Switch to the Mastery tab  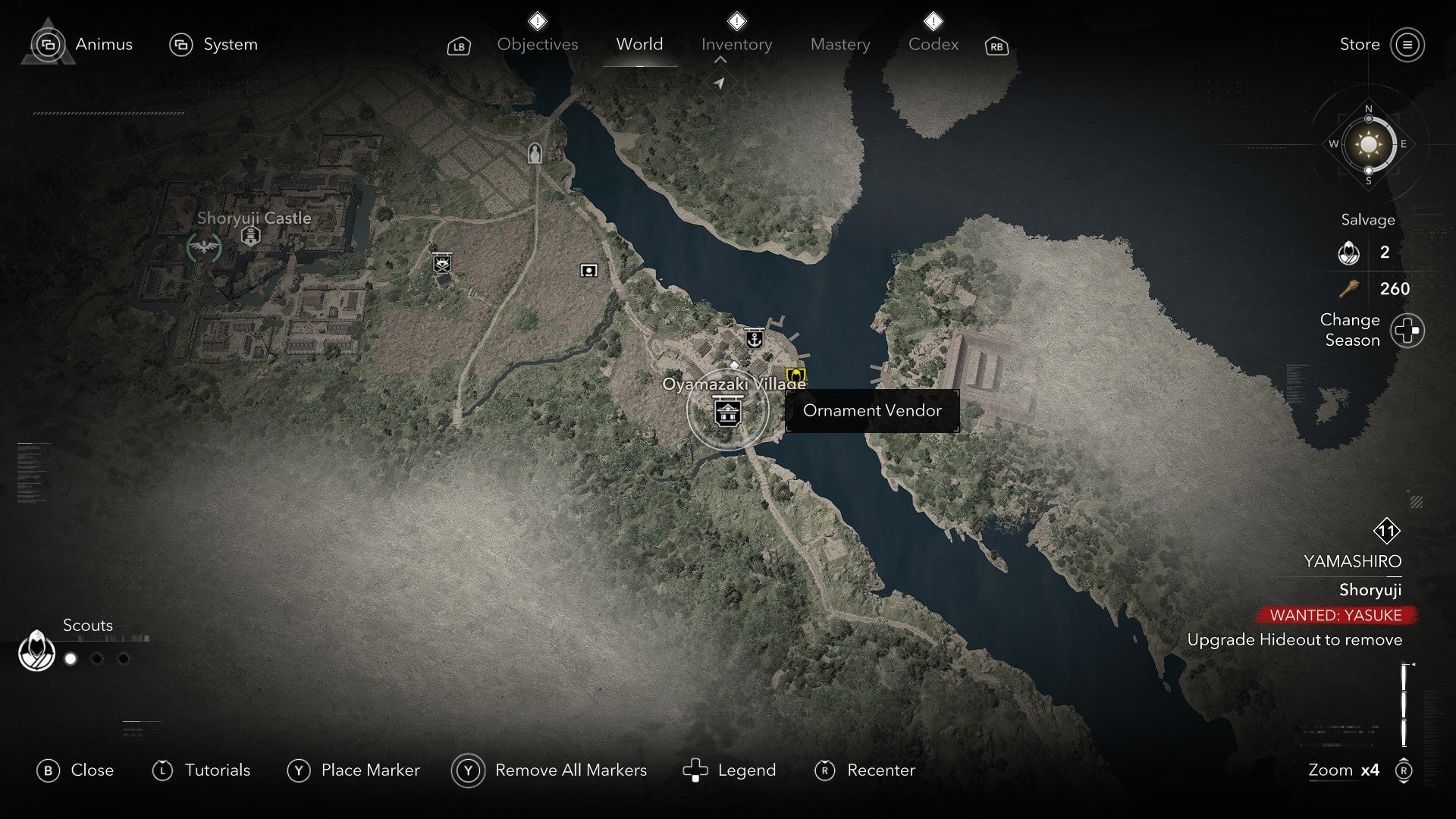point(839,44)
